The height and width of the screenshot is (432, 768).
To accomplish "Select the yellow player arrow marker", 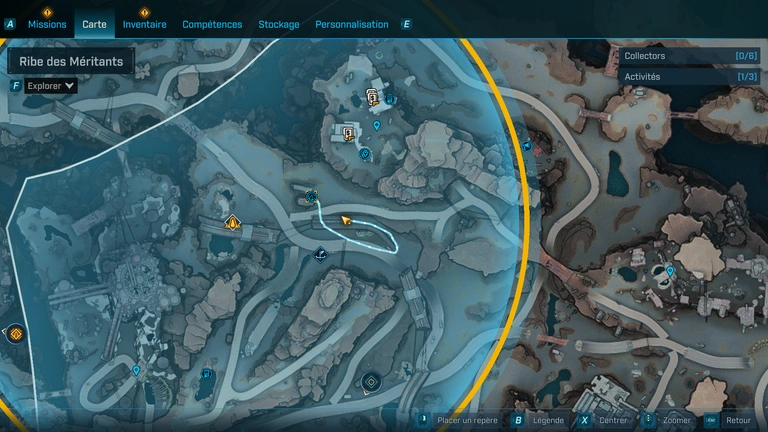I will pos(347,219).
